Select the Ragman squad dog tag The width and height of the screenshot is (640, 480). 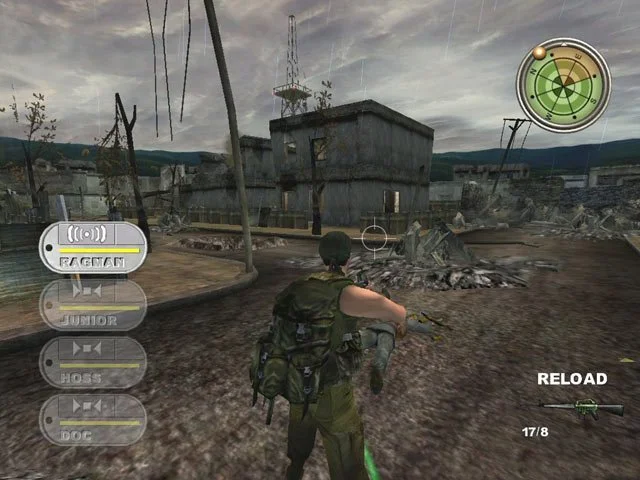click(x=93, y=248)
